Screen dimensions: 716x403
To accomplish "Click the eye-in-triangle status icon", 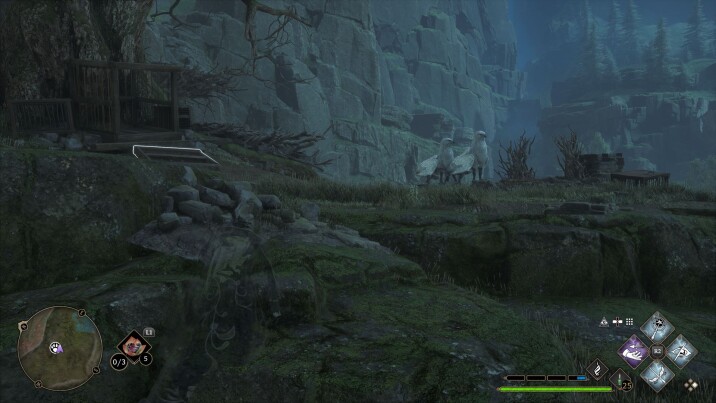I will (604, 322).
